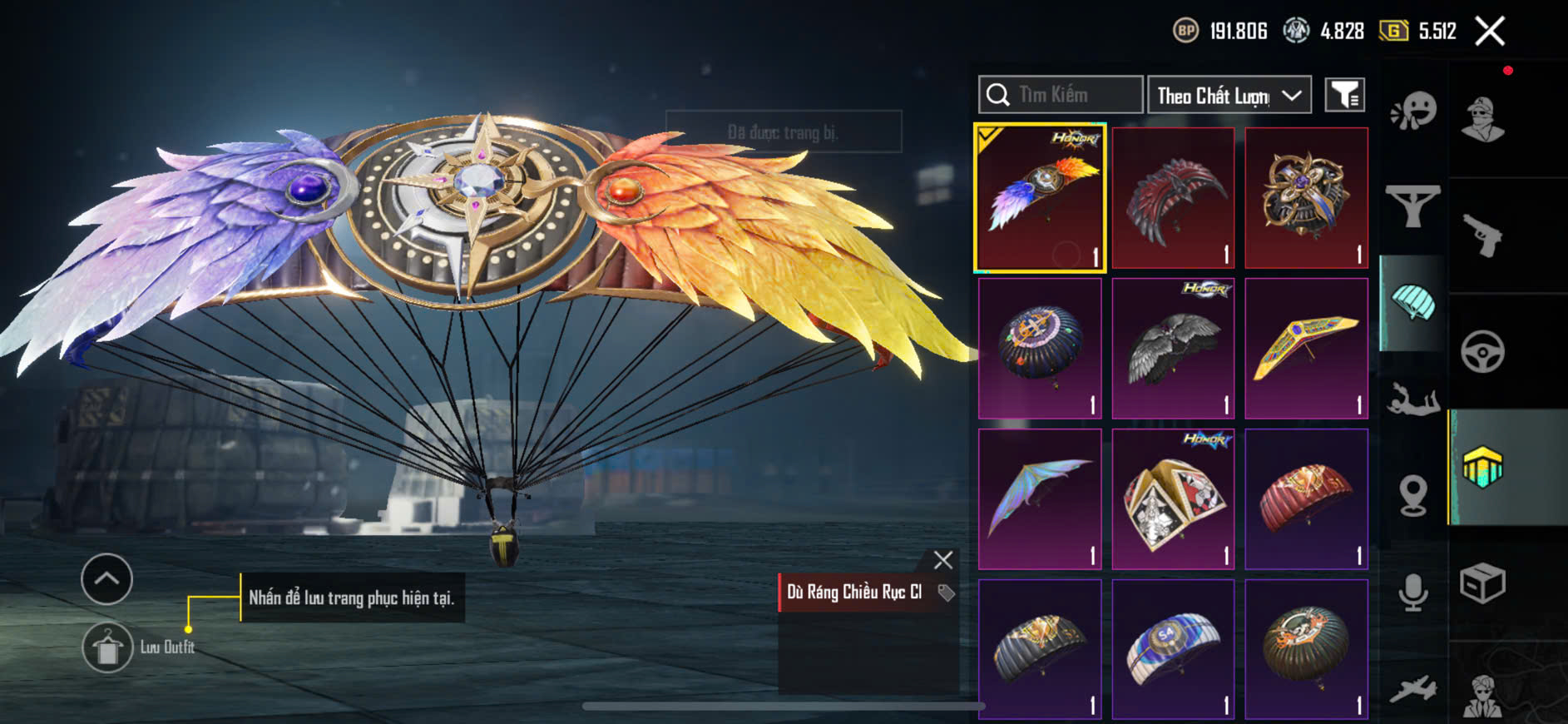Viewport: 1568px width, 724px height.
Task: Select the playing-card themed parachute
Action: click(1173, 499)
